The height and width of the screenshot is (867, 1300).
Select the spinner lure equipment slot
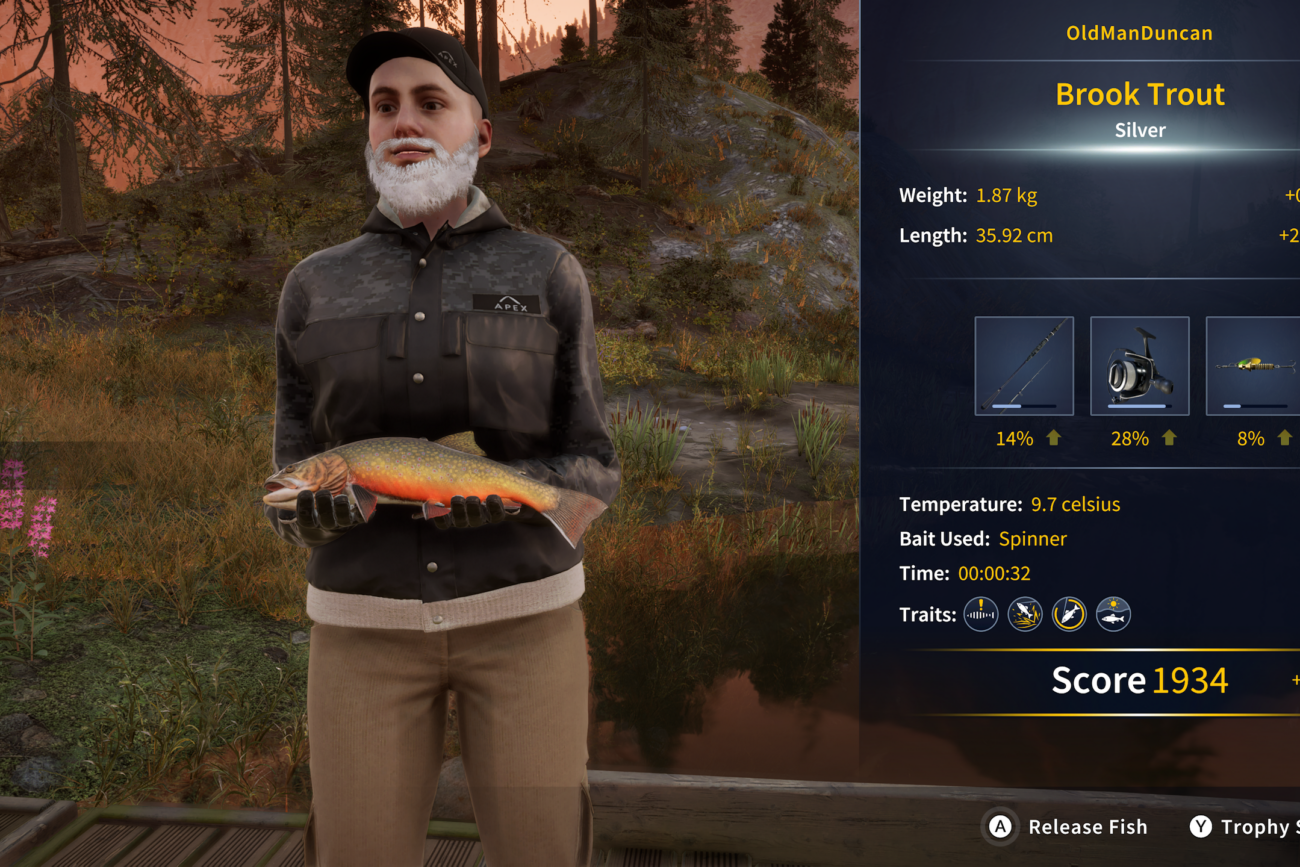(x=1254, y=366)
